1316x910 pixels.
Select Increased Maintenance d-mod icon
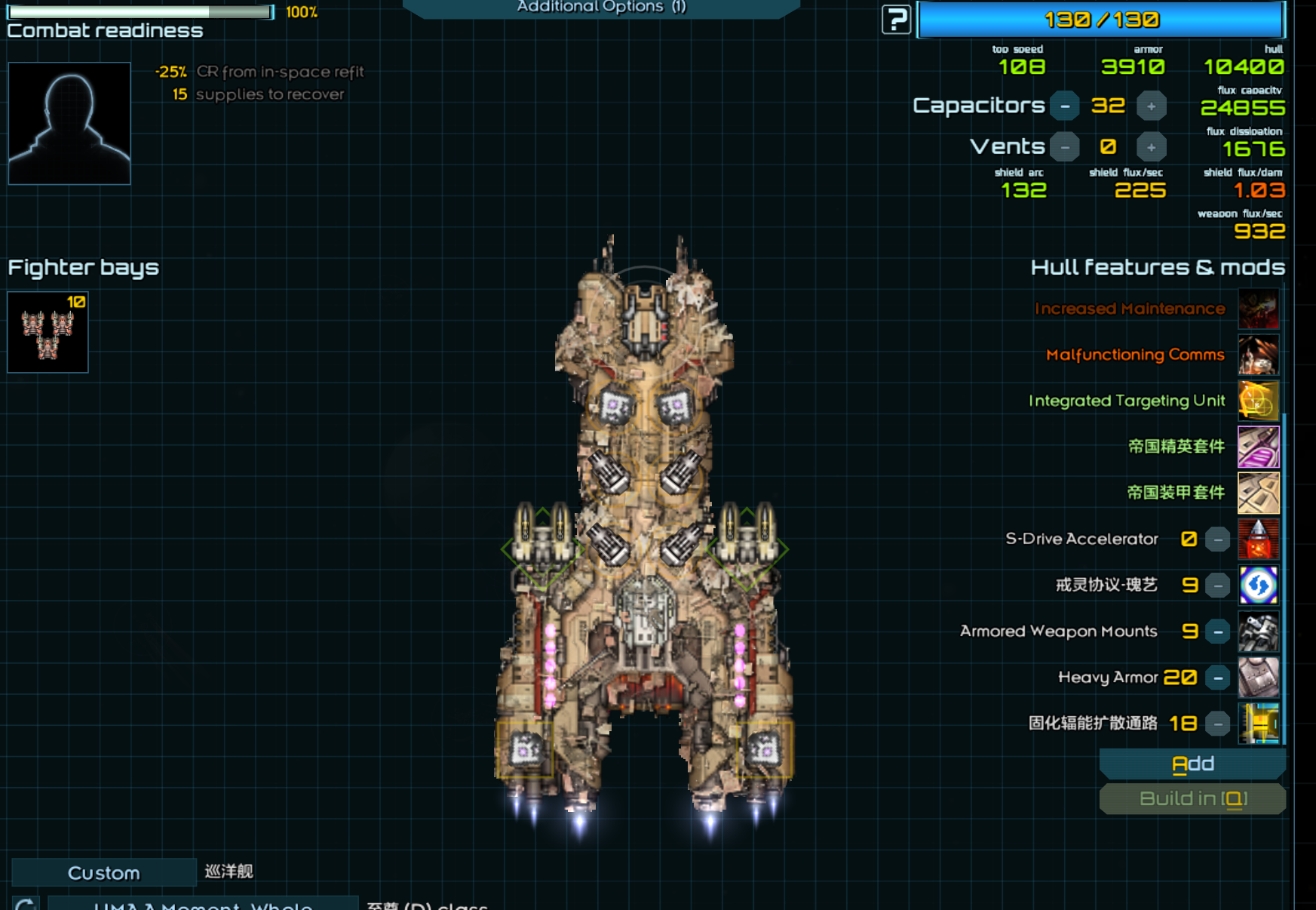pyautogui.click(x=1258, y=309)
